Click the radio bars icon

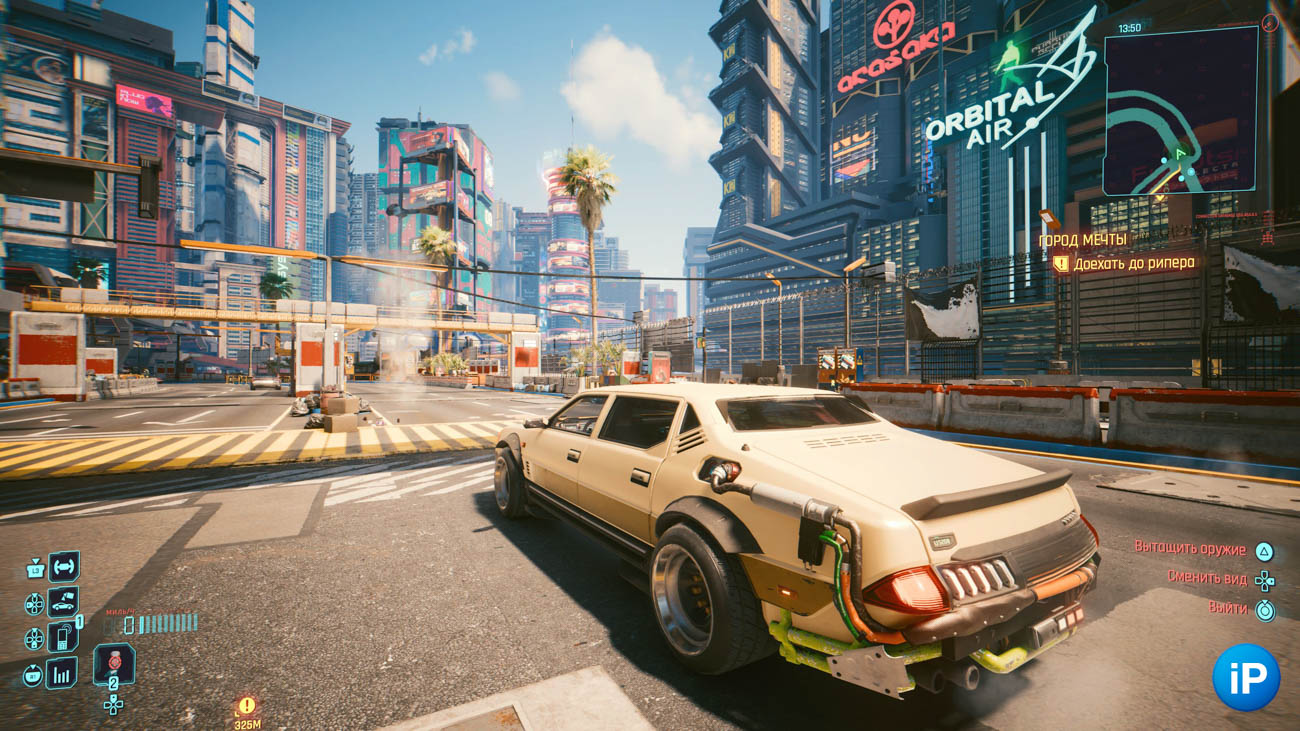(62, 673)
